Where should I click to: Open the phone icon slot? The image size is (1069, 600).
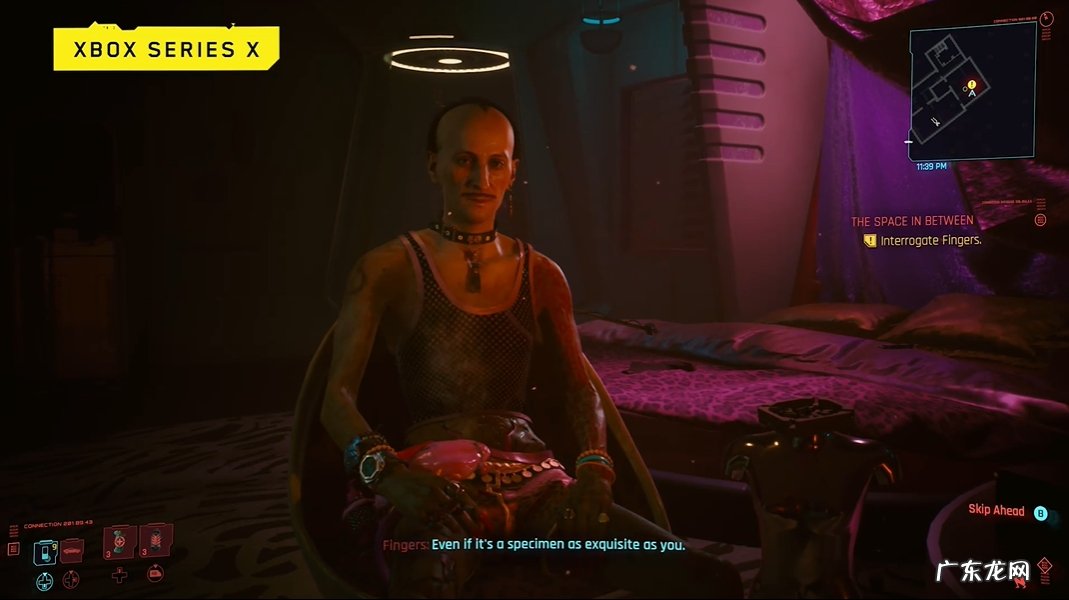coord(45,552)
